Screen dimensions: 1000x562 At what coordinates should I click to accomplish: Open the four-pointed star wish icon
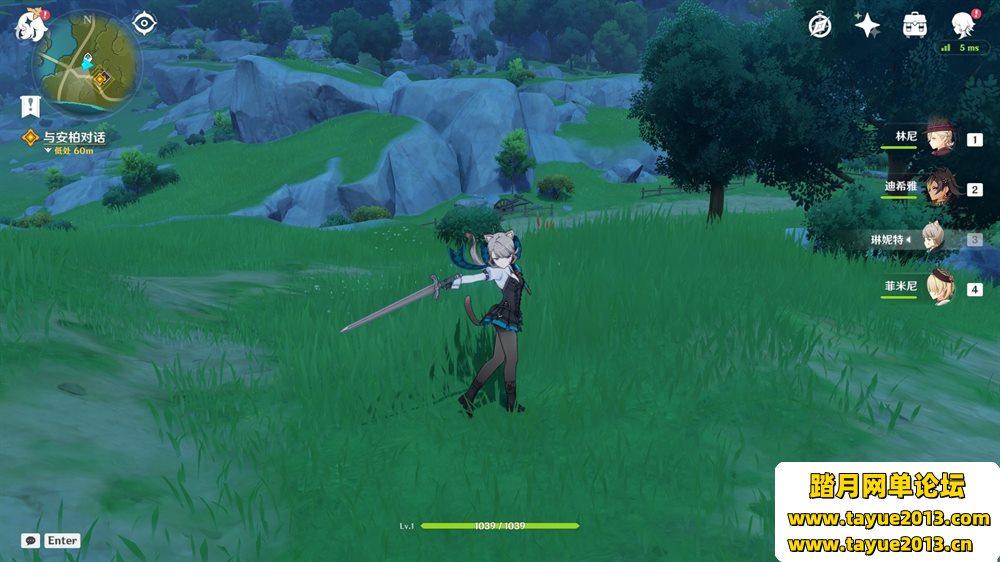coord(866,25)
